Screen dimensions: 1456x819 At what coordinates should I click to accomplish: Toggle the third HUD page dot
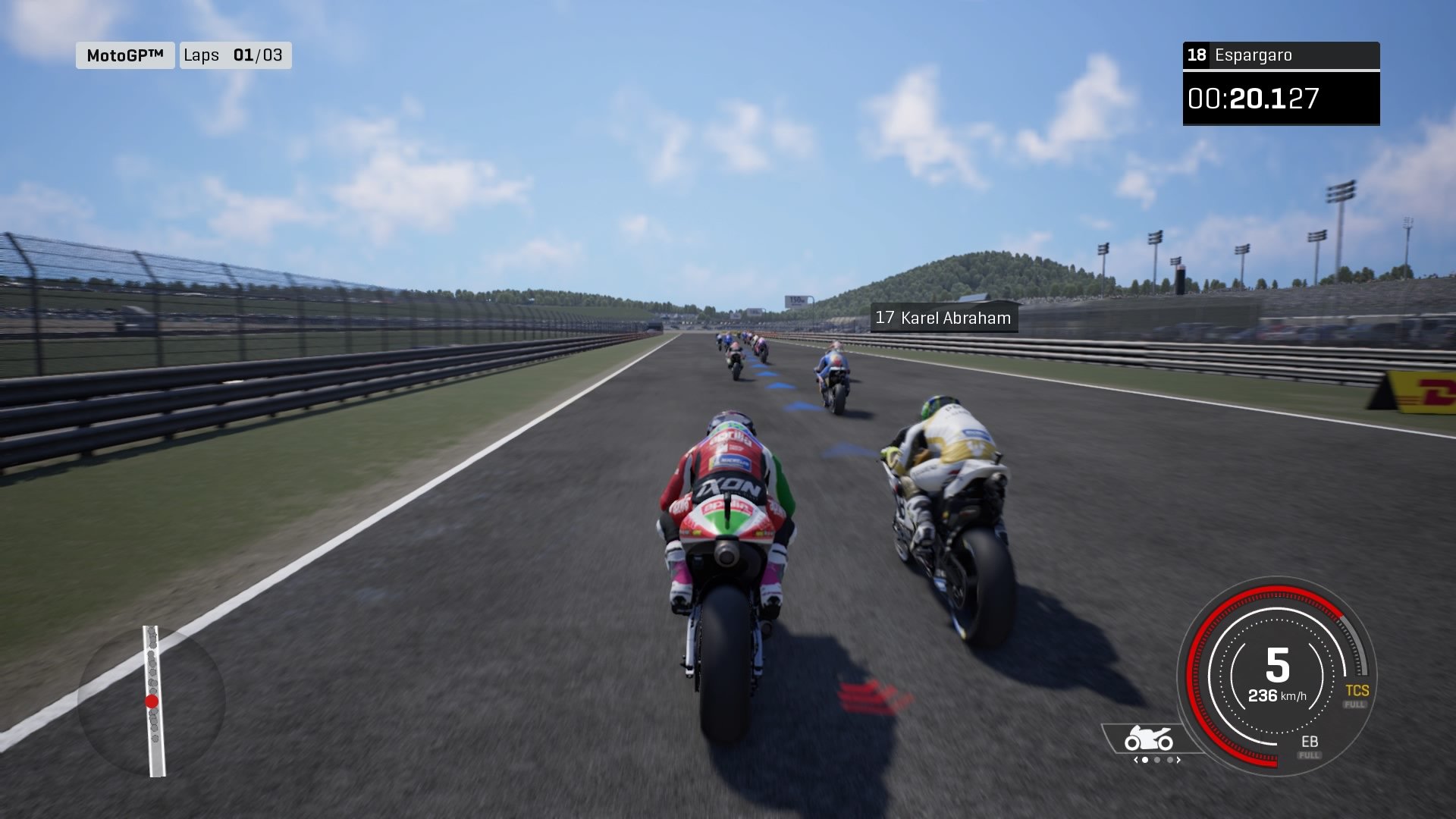pos(1170,760)
